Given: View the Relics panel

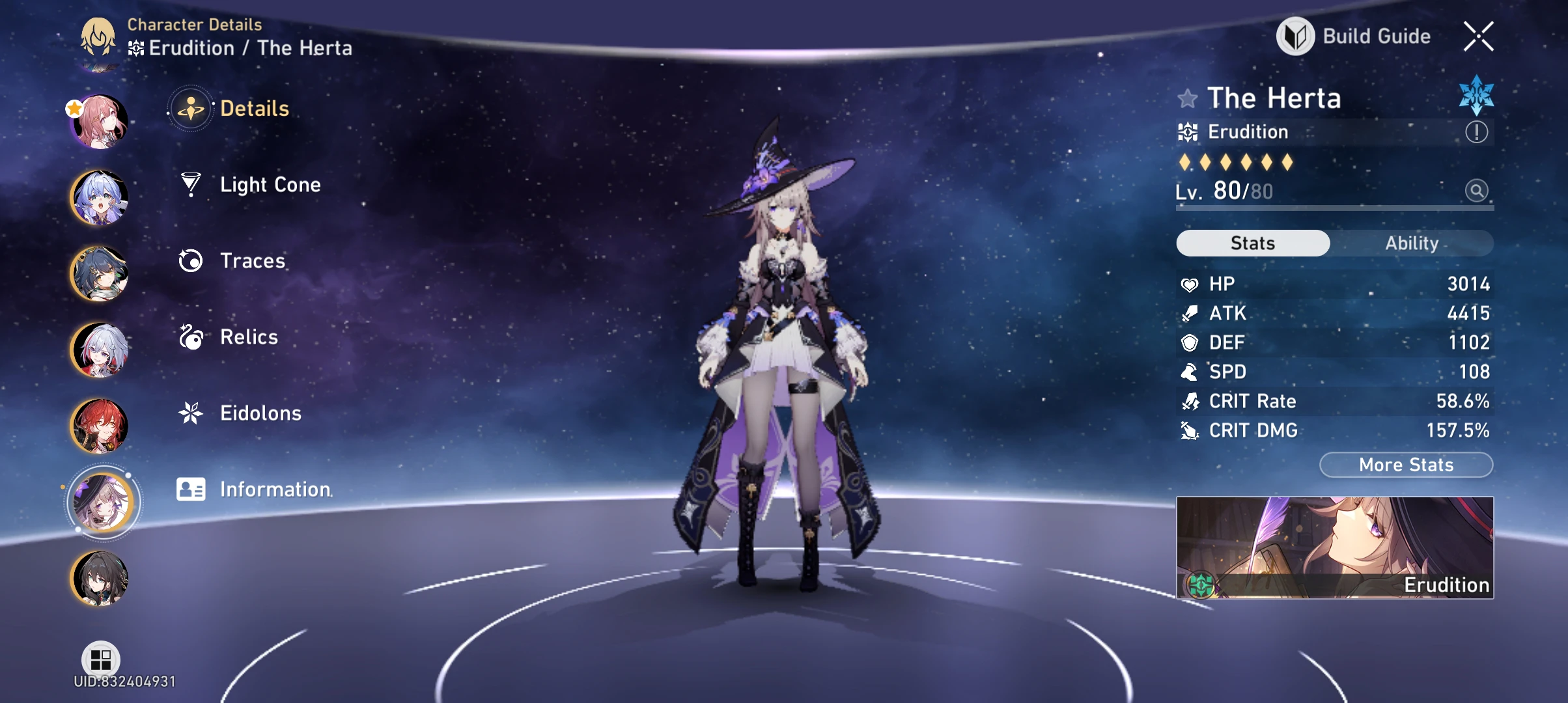Looking at the screenshot, I should coord(249,337).
